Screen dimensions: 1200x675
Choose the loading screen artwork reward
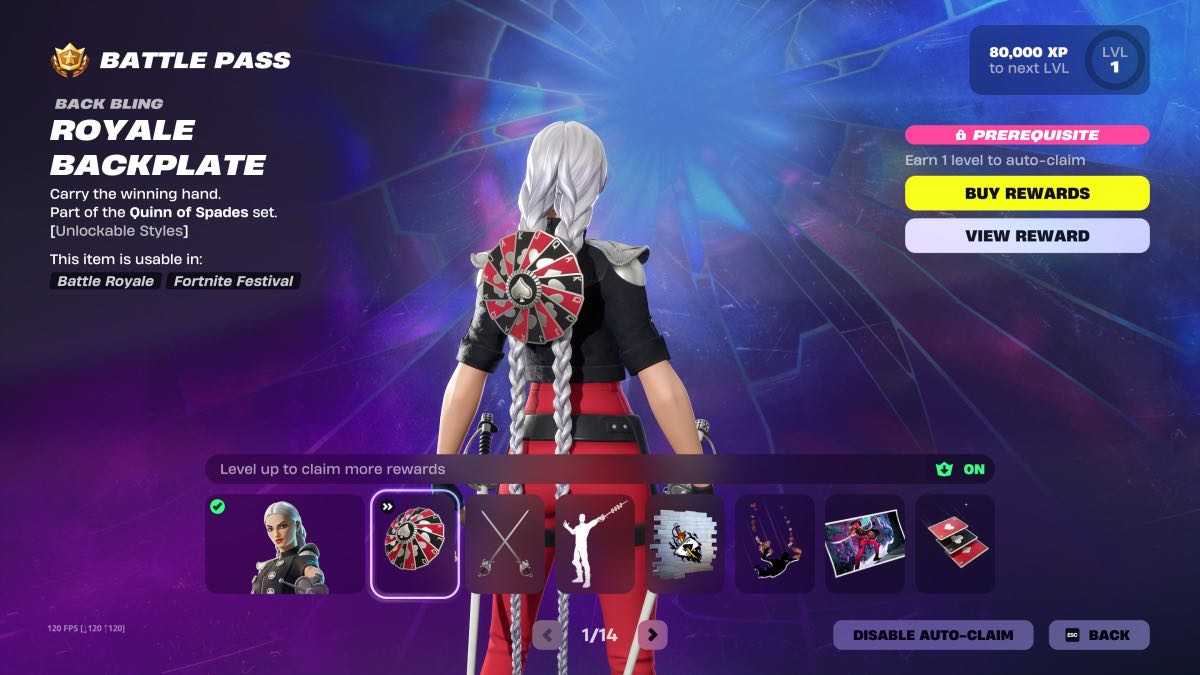point(865,544)
